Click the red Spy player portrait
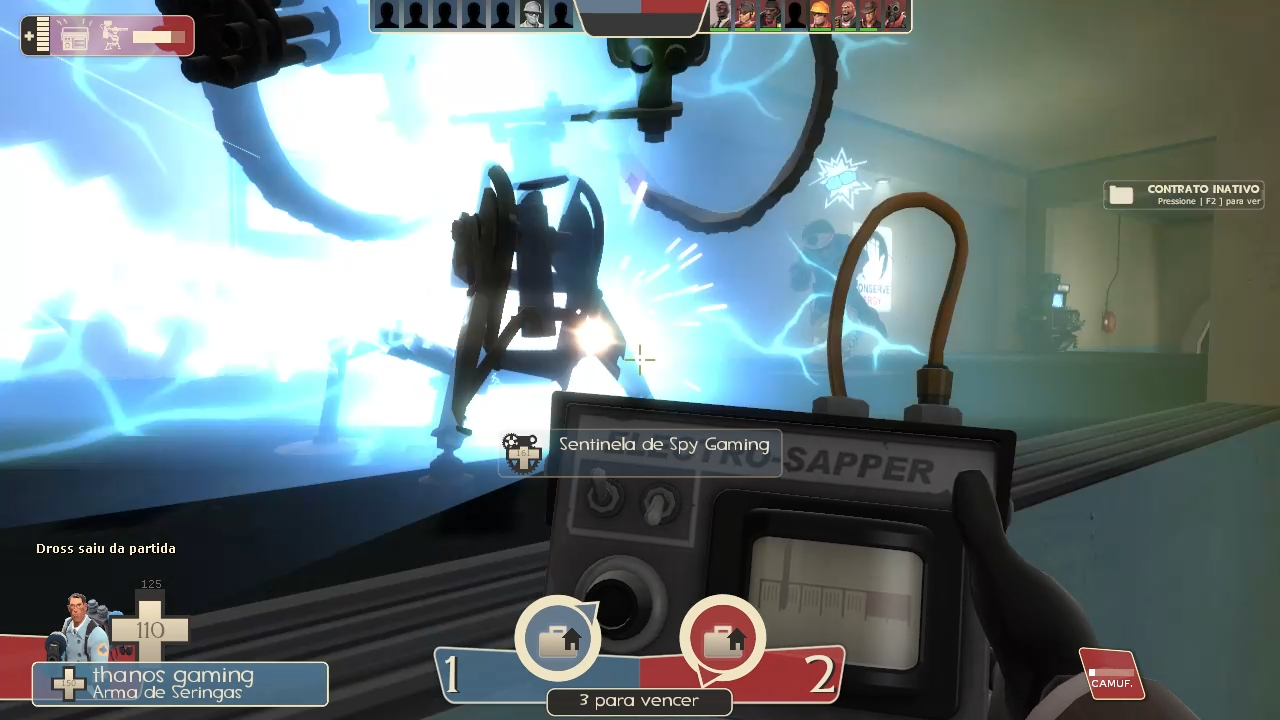Viewport: 1280px width, 720px height. coord(721,15)
